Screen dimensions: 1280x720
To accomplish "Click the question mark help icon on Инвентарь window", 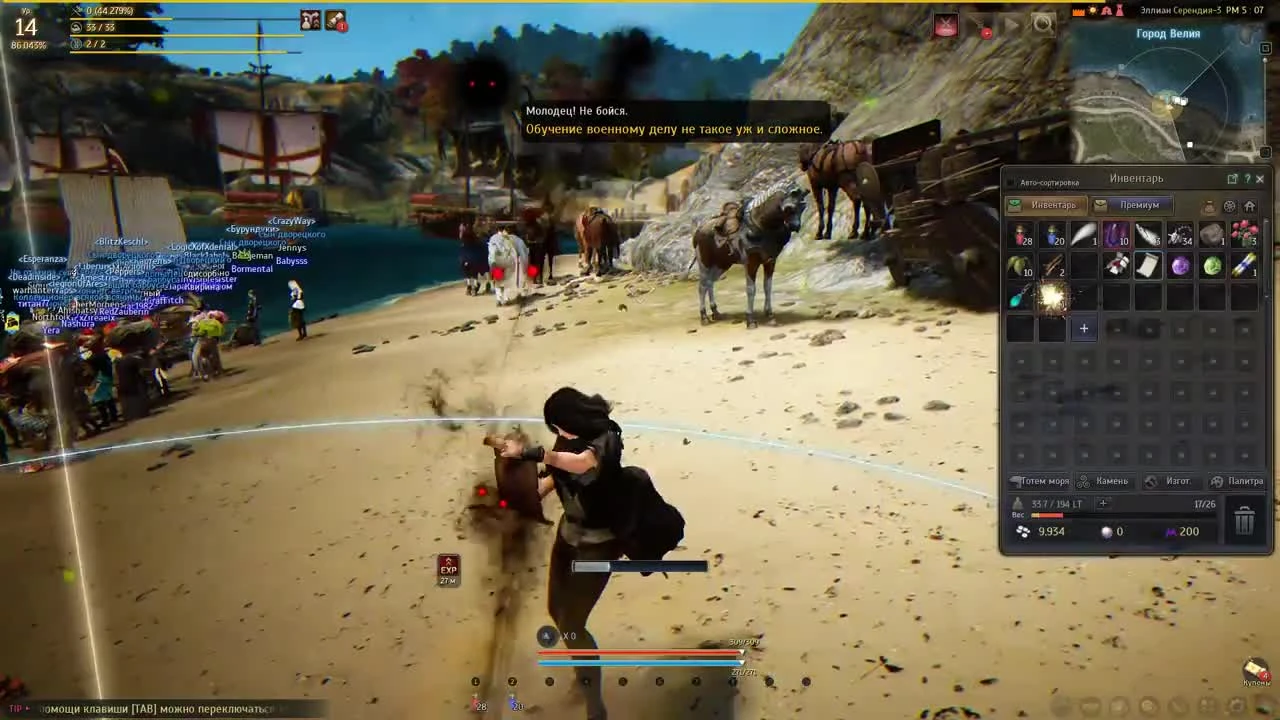I will click(x=1247, y=178).
